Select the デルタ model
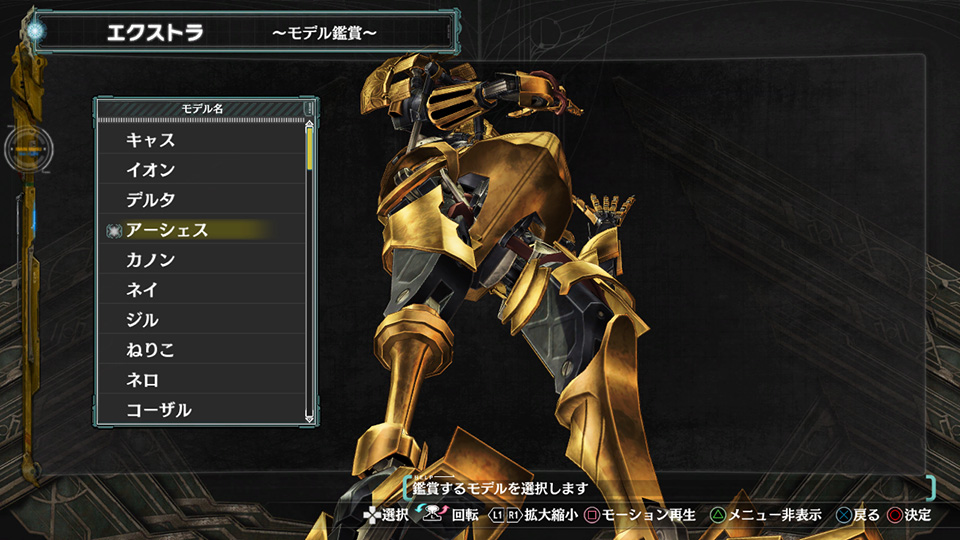 pyautogui.click(x=151, y=200)
